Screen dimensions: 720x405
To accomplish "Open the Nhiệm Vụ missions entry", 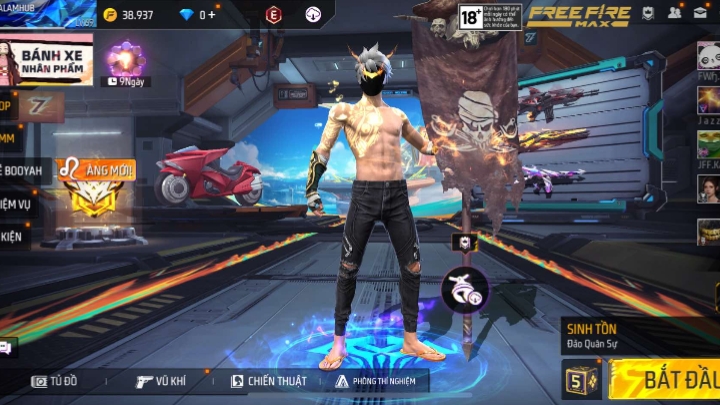I will click(18, 205).
